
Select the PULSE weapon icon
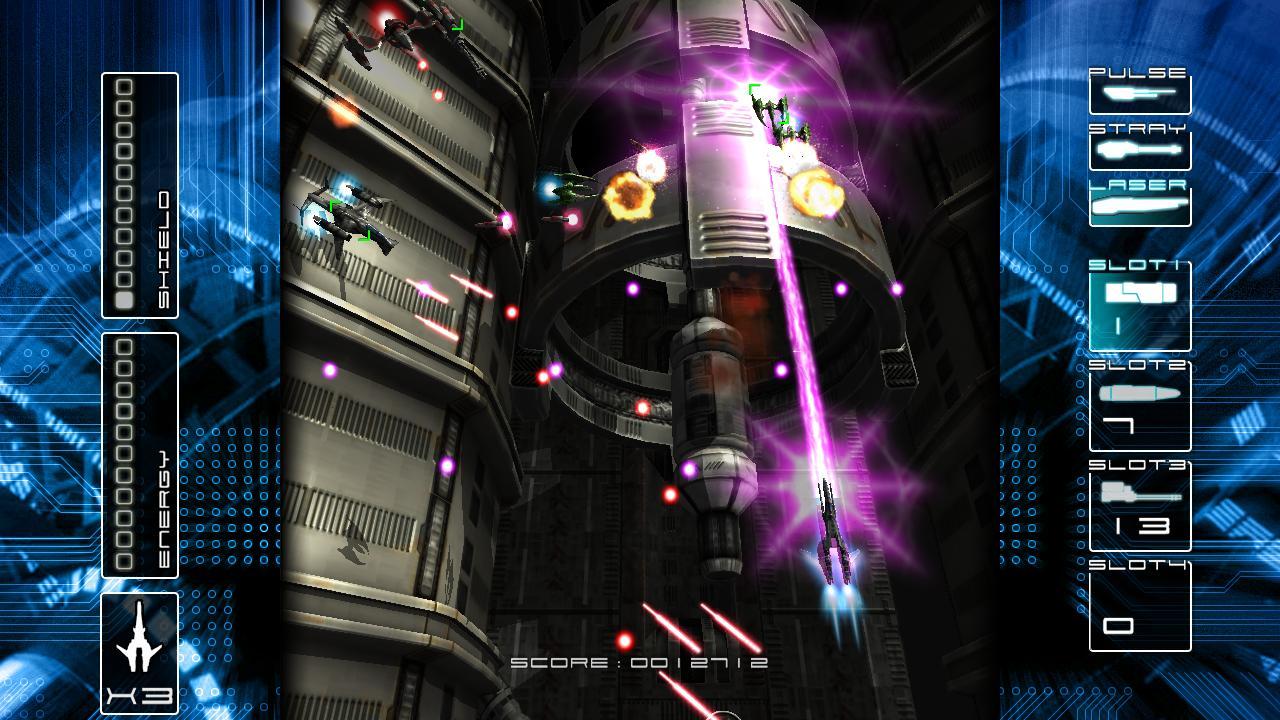click(1140, 95)
